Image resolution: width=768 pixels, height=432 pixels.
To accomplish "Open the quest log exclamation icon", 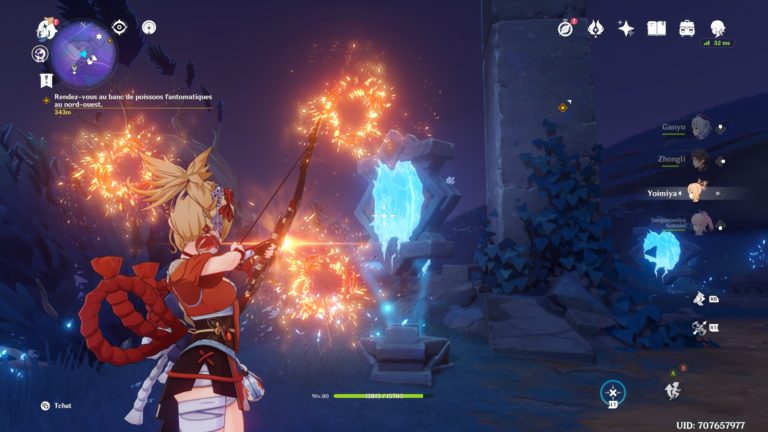I will [46, 79].
